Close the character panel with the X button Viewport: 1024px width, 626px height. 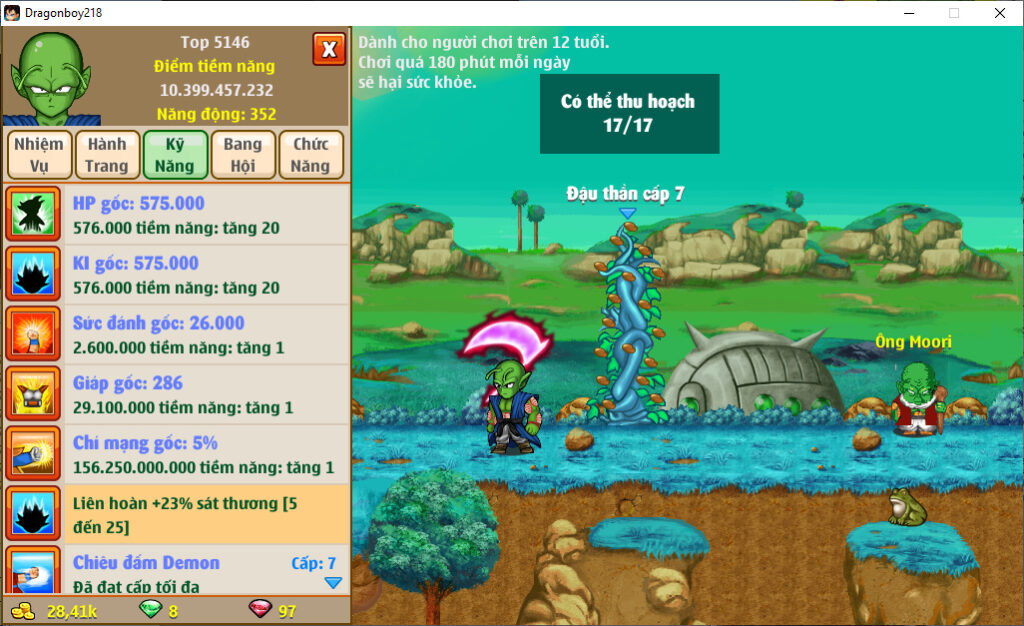tap(329, 49)
